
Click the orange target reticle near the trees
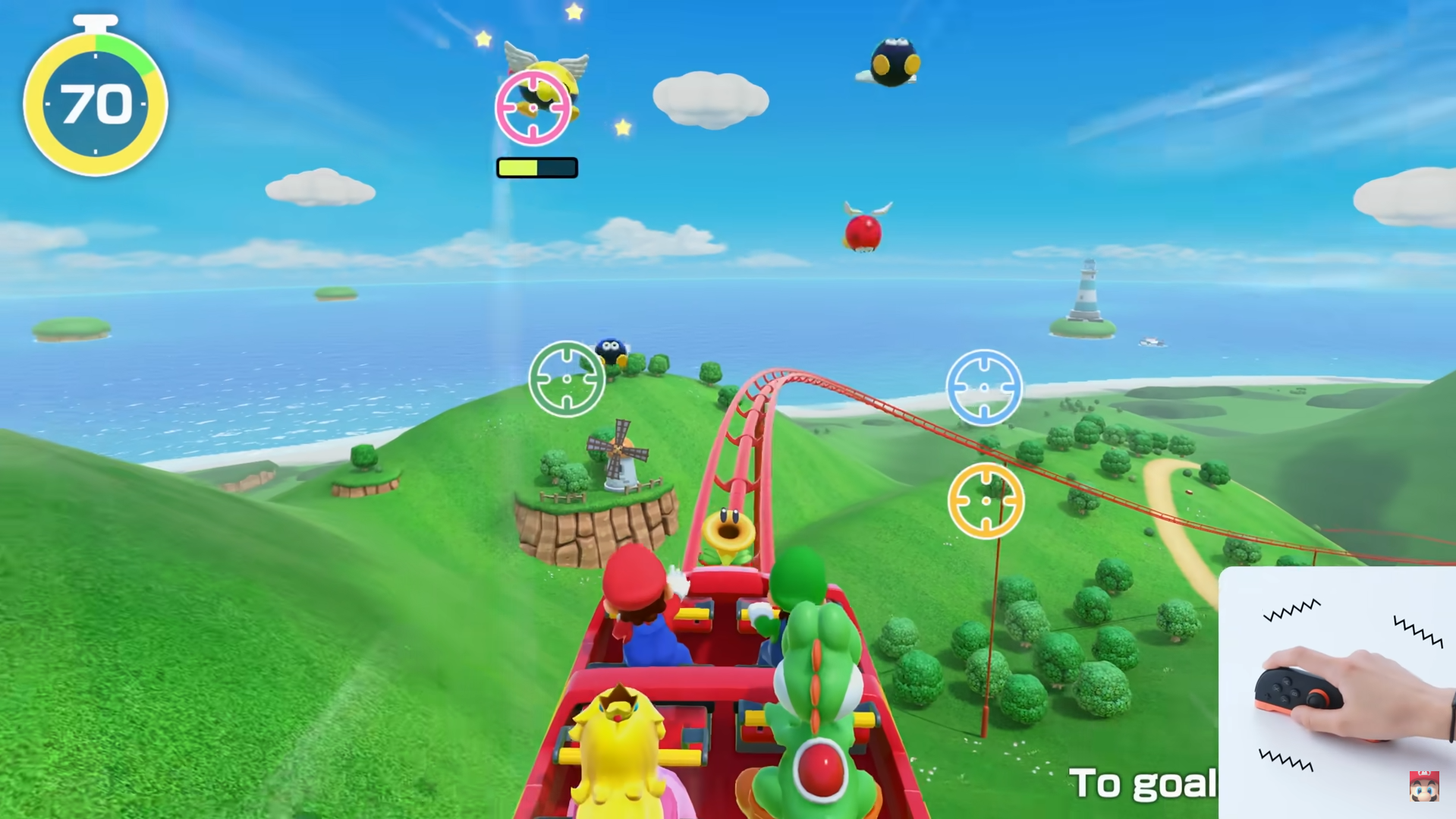tap(985, 501)
